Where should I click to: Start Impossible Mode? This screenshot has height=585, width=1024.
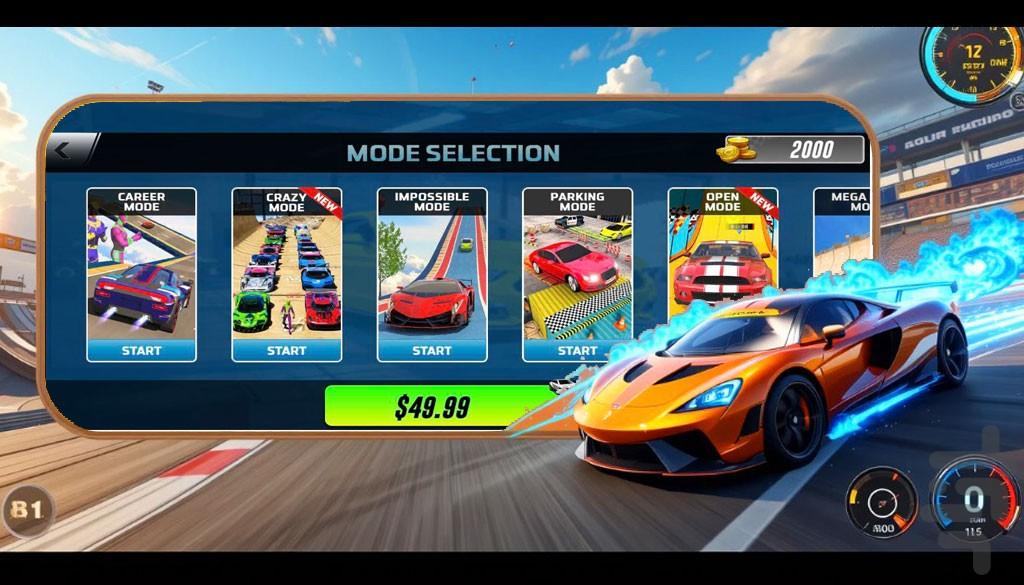point(432,350)
